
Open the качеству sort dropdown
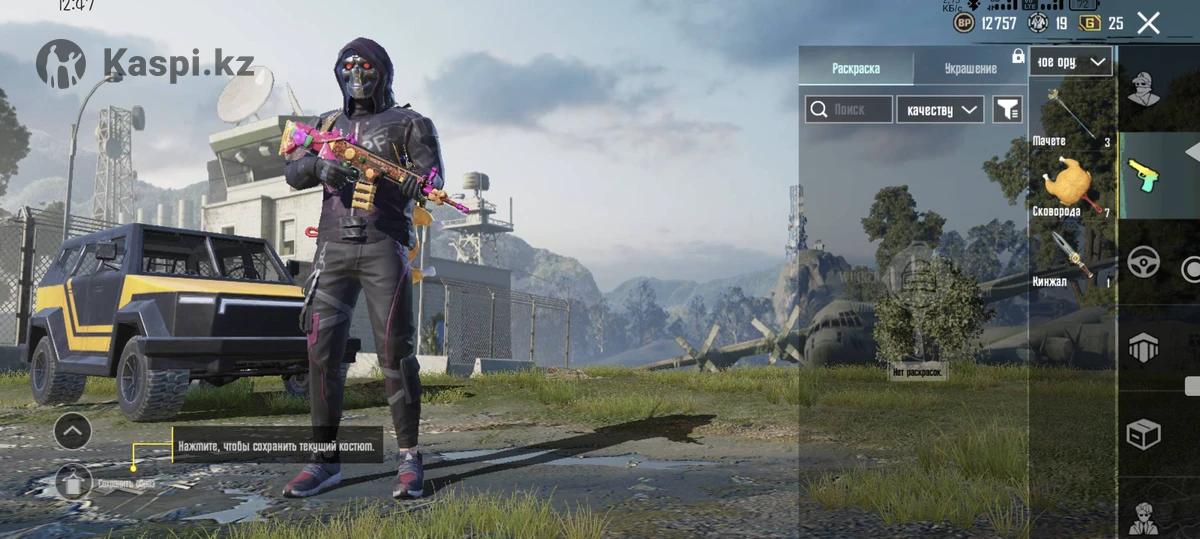coord(940,110)
